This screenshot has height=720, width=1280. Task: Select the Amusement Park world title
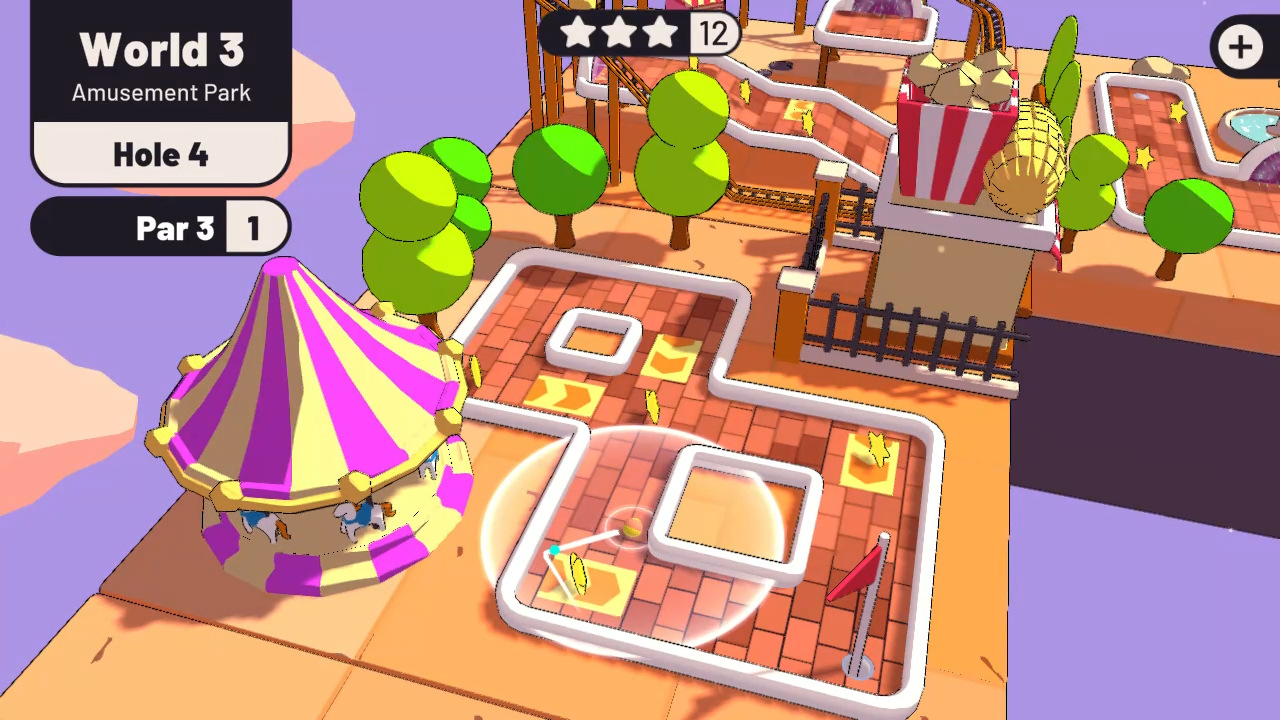pos(160,93)
